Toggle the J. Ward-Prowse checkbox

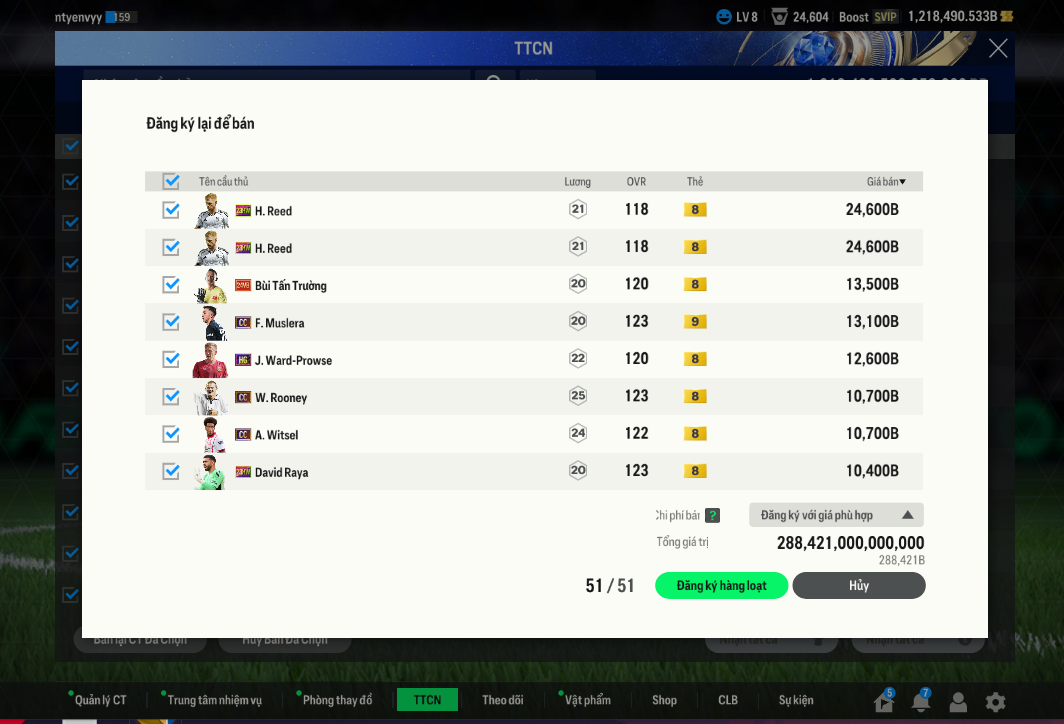171,359
